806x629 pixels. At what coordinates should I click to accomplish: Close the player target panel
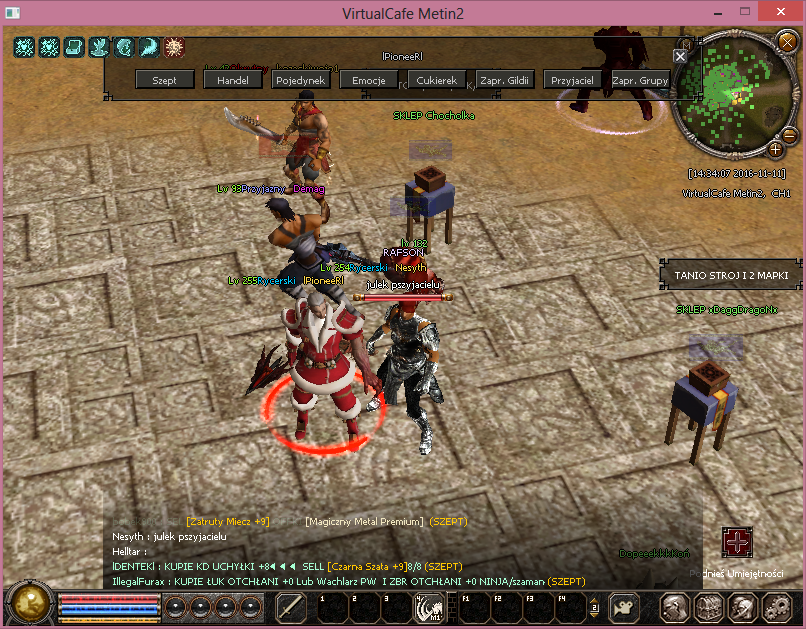click(x=680, y=57)
